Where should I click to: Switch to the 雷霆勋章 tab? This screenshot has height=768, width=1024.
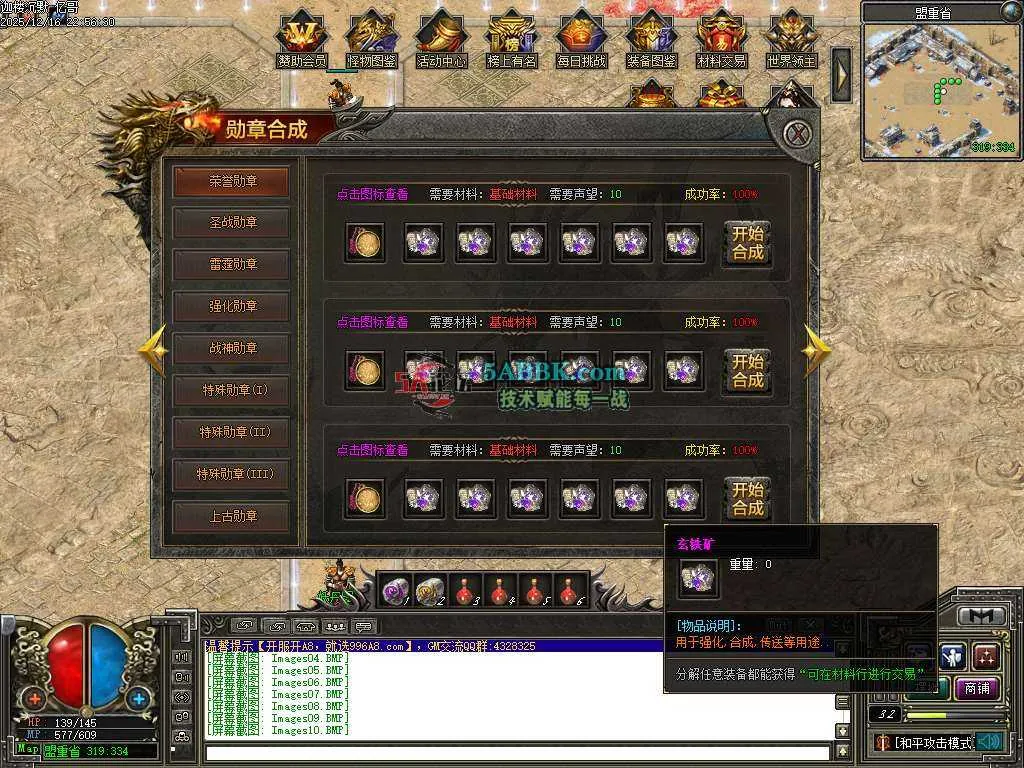pos(231,264)
